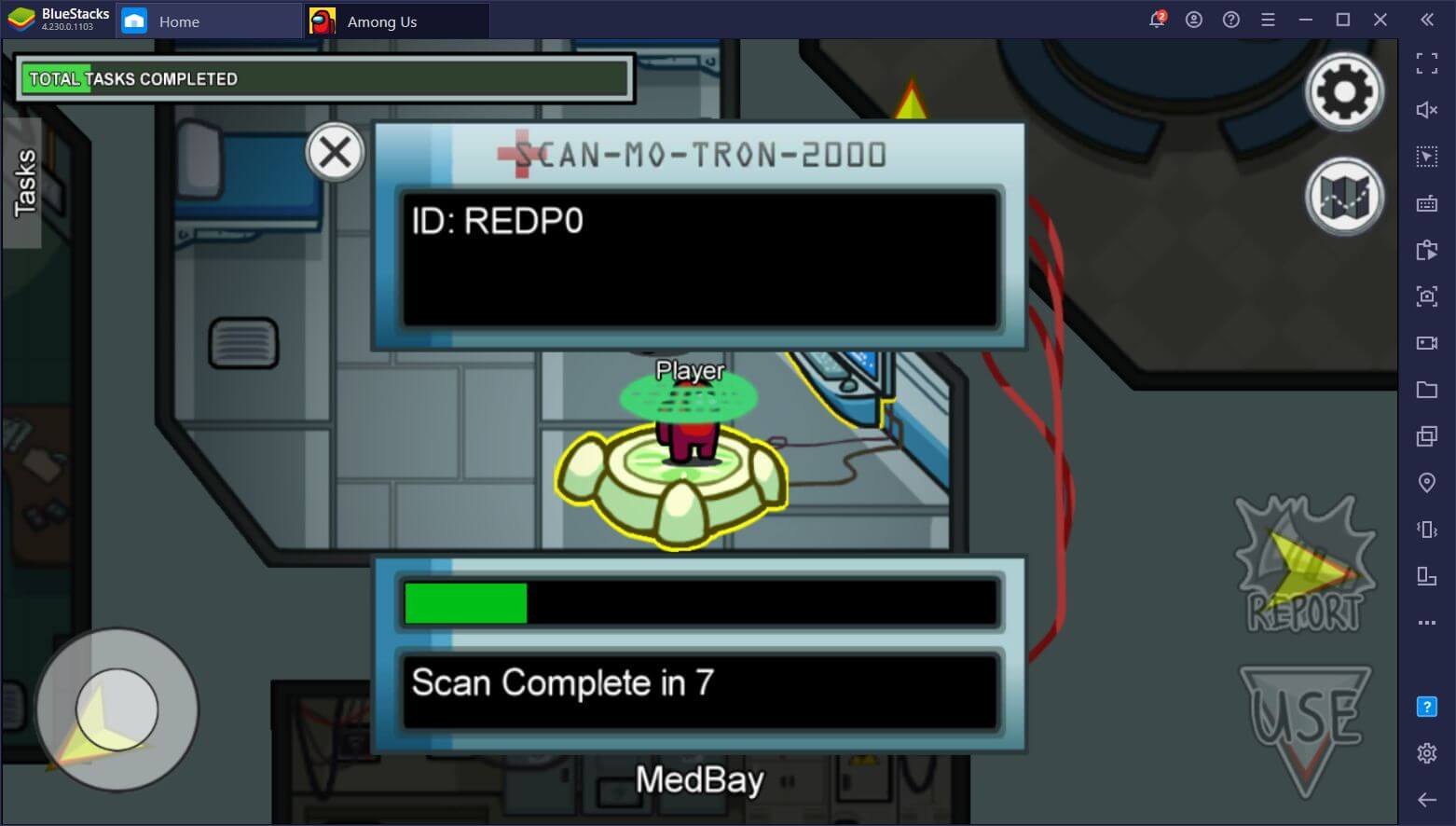Expand the Tasks side tab
Viewport: 1456px width, 826px height.
click(x=23, y=183)
